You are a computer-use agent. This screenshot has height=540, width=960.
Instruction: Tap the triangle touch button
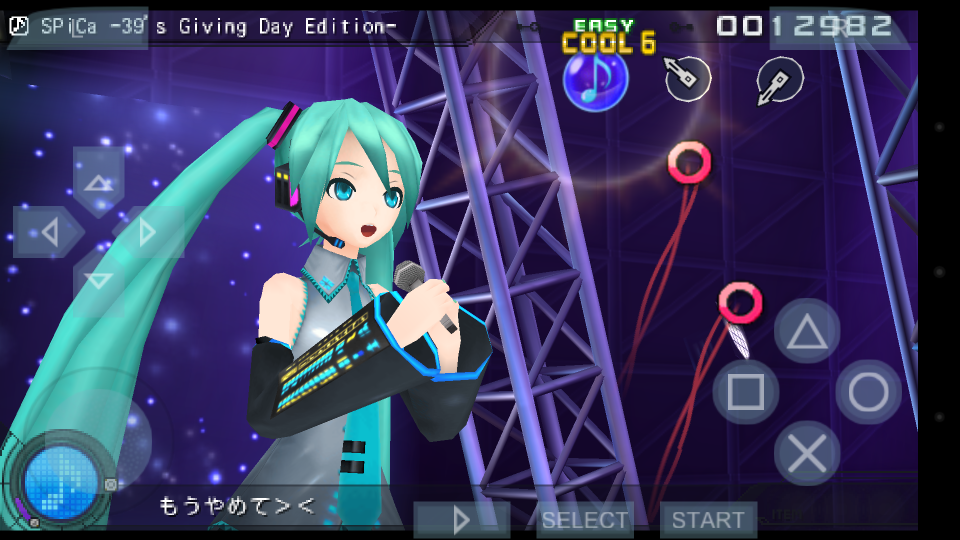coord(806,332)
